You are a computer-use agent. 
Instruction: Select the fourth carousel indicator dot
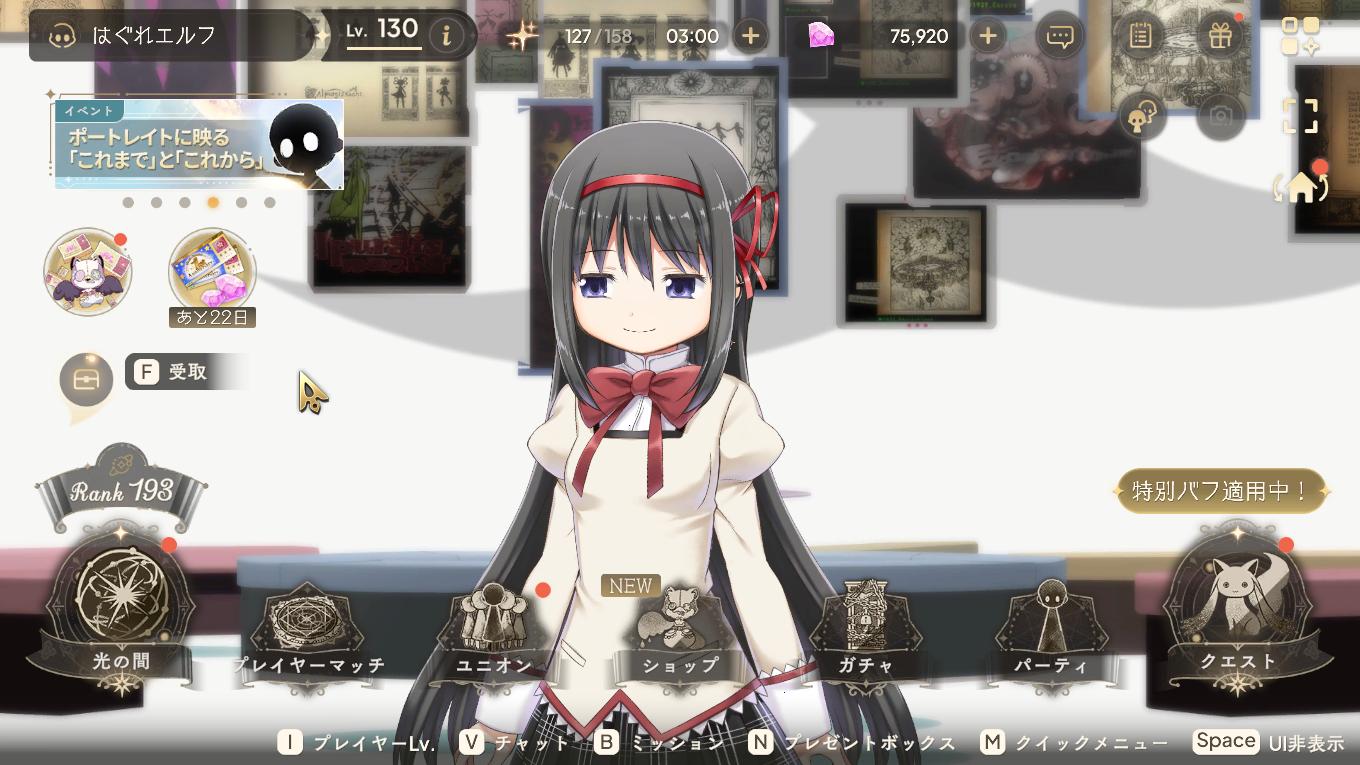coord(212,202)
